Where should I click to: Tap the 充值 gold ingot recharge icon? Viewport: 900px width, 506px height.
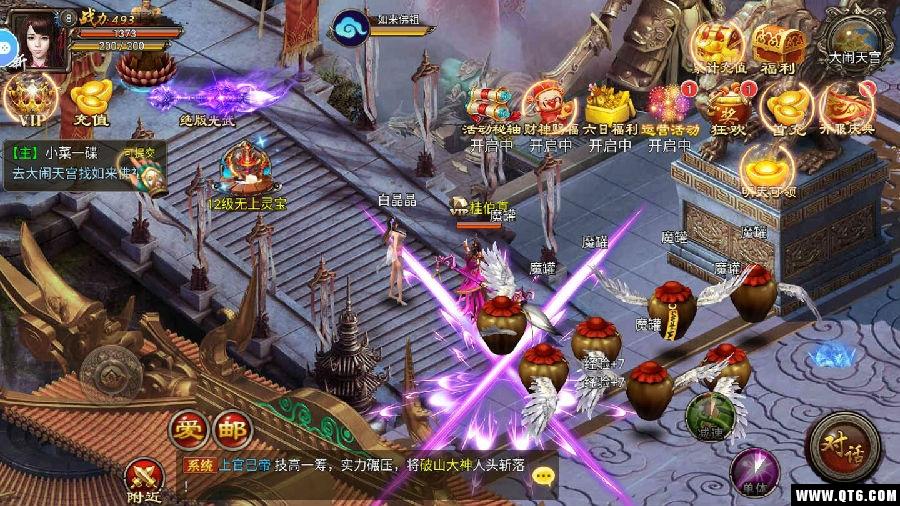pos(91,101)
